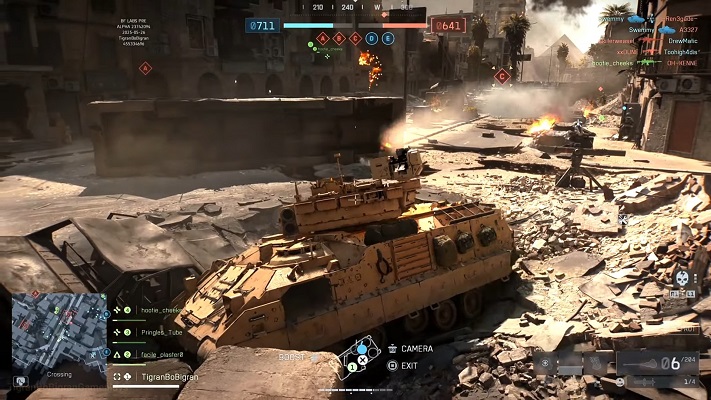The image size is (711, 400).
Task: Click the skull icon above the weapon panel
Action: 682,279
